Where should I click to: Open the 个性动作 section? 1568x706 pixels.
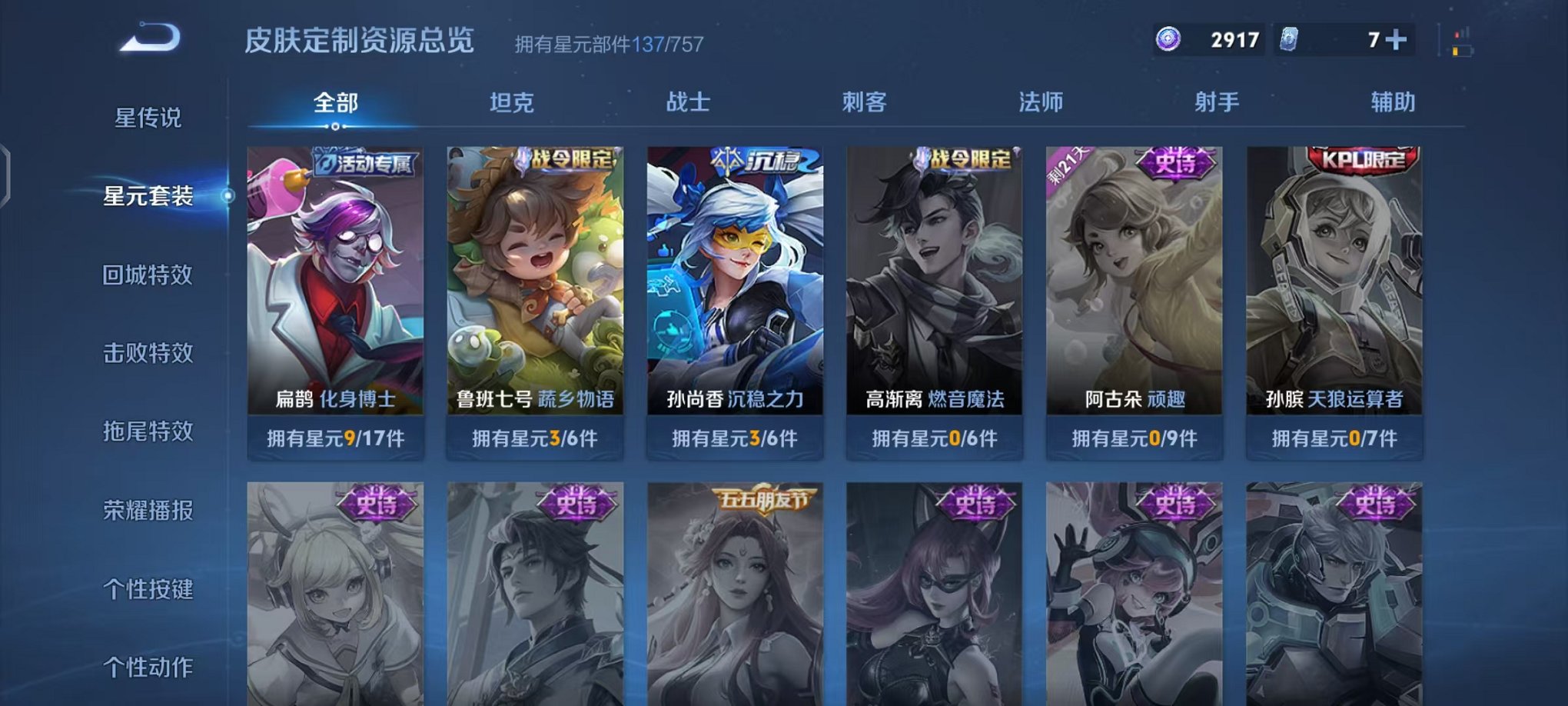click(x=148, y=666)
